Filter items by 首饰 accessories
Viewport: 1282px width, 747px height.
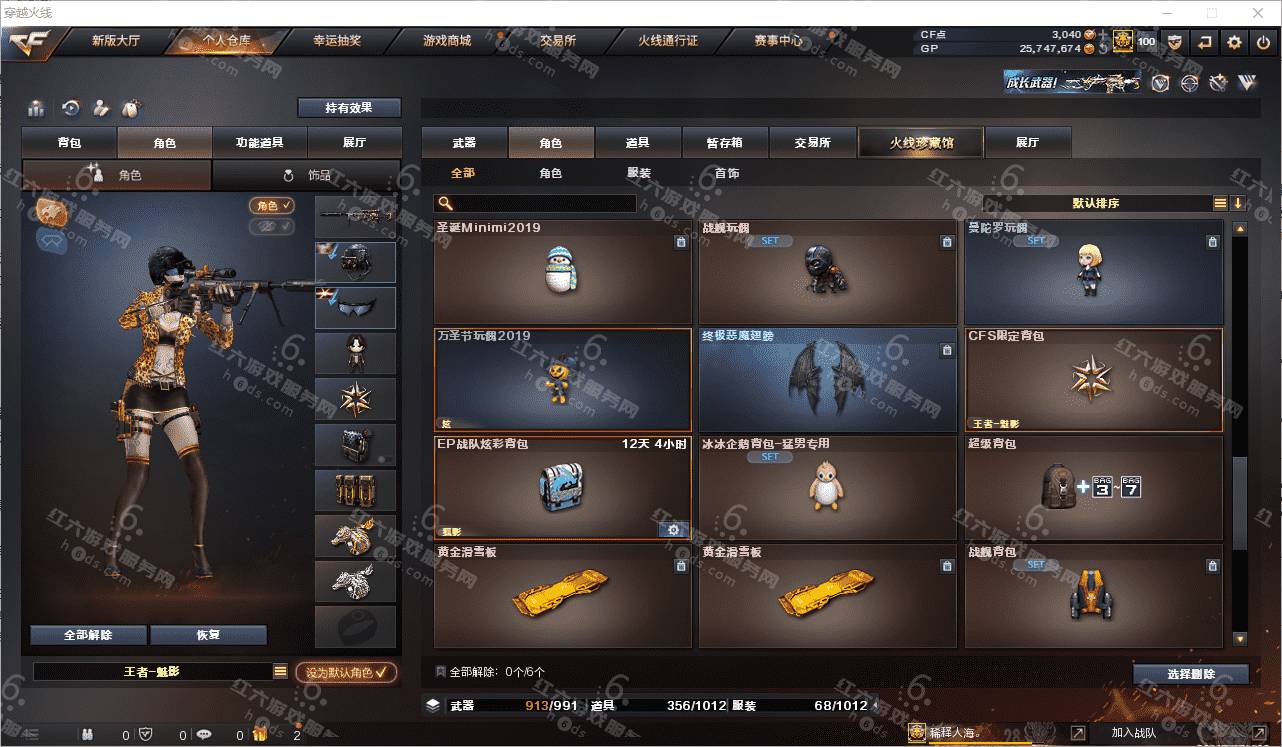(x=727, y=173)
